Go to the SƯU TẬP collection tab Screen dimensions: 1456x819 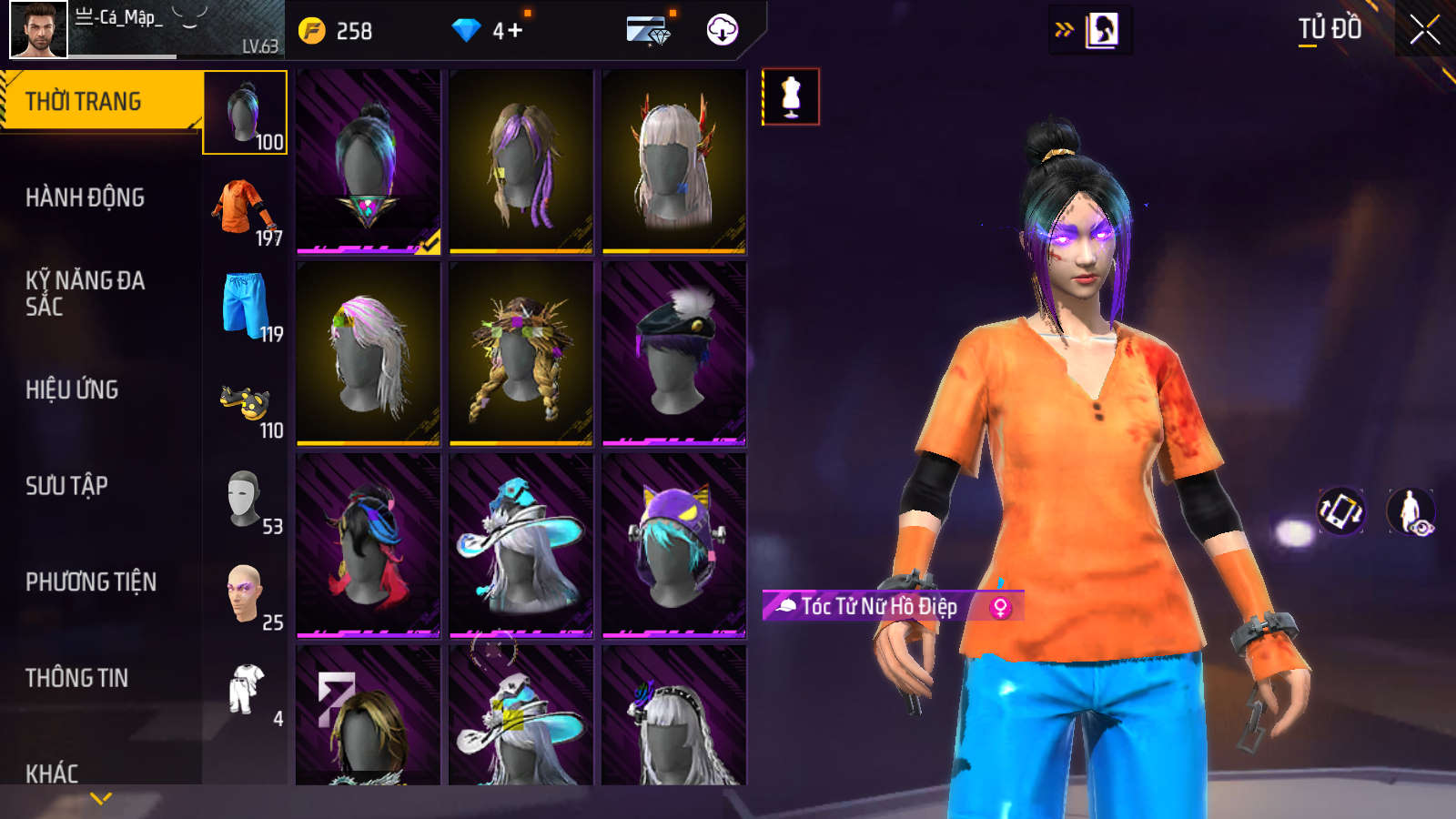(66, 486)
